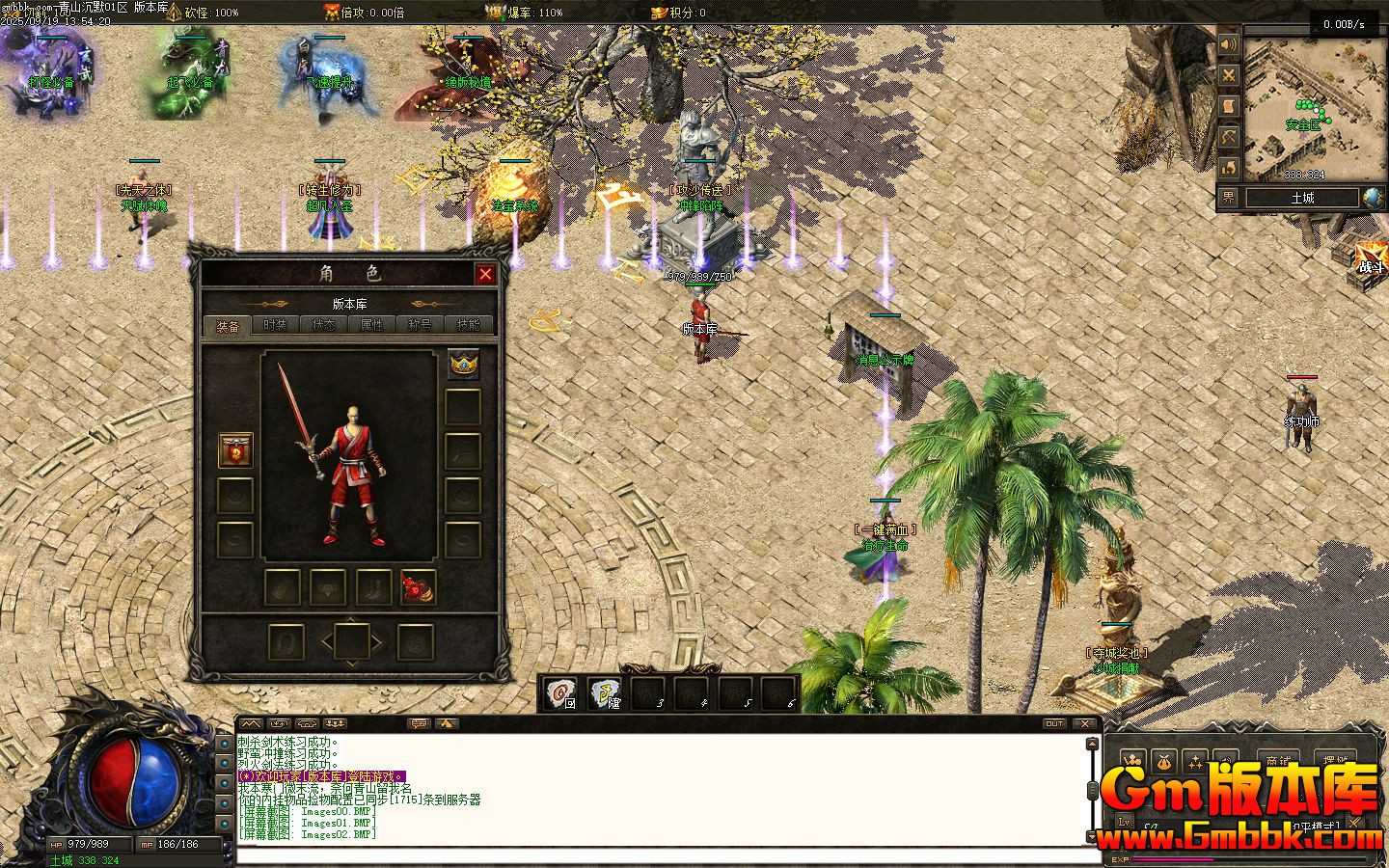Click the chat text input field
Image resolution: width=1389 pixels, height=868 pixels.
[x=666, y=856]
